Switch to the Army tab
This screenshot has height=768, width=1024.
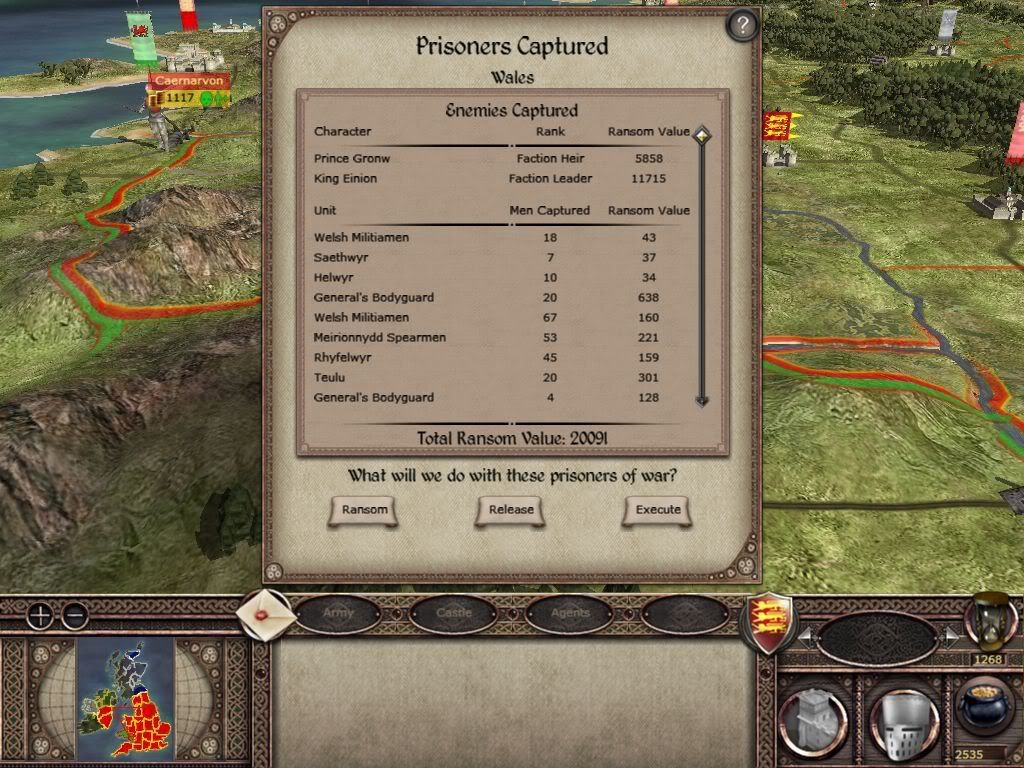pyautogui.click(x=338, y=613)
